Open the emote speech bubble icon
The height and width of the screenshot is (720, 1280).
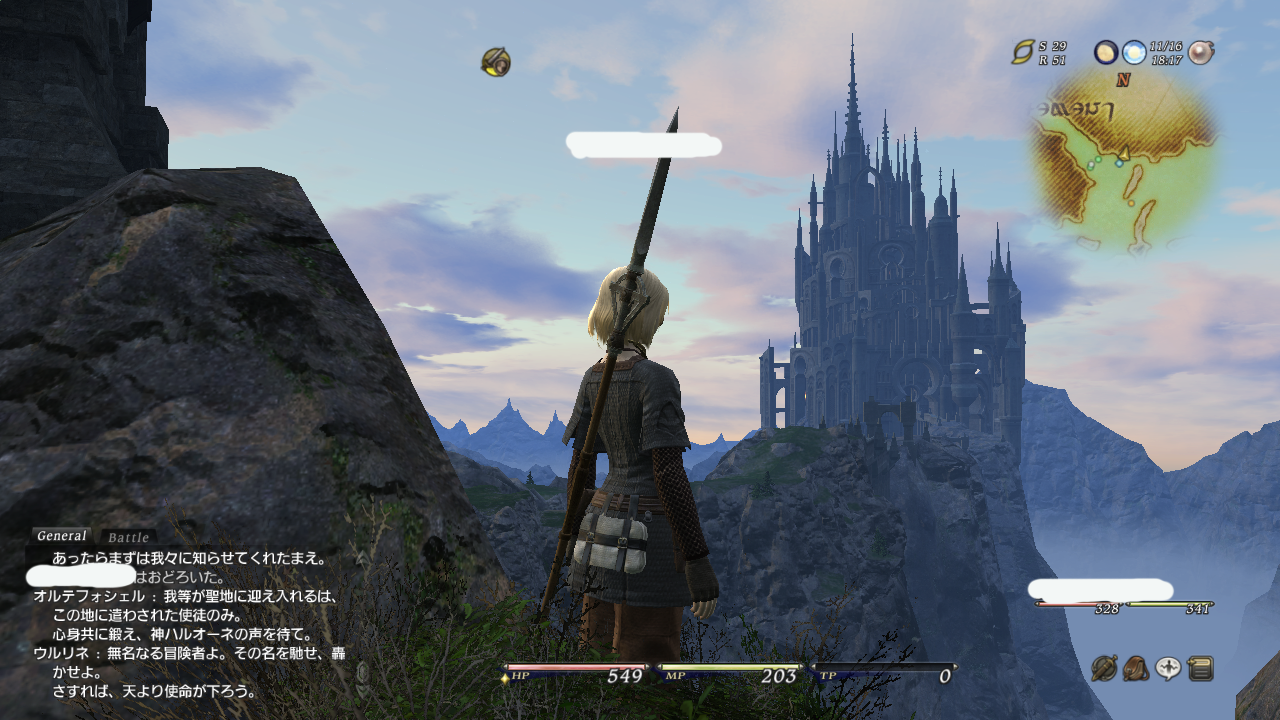pyautogui.click(x=1168, y=668)
